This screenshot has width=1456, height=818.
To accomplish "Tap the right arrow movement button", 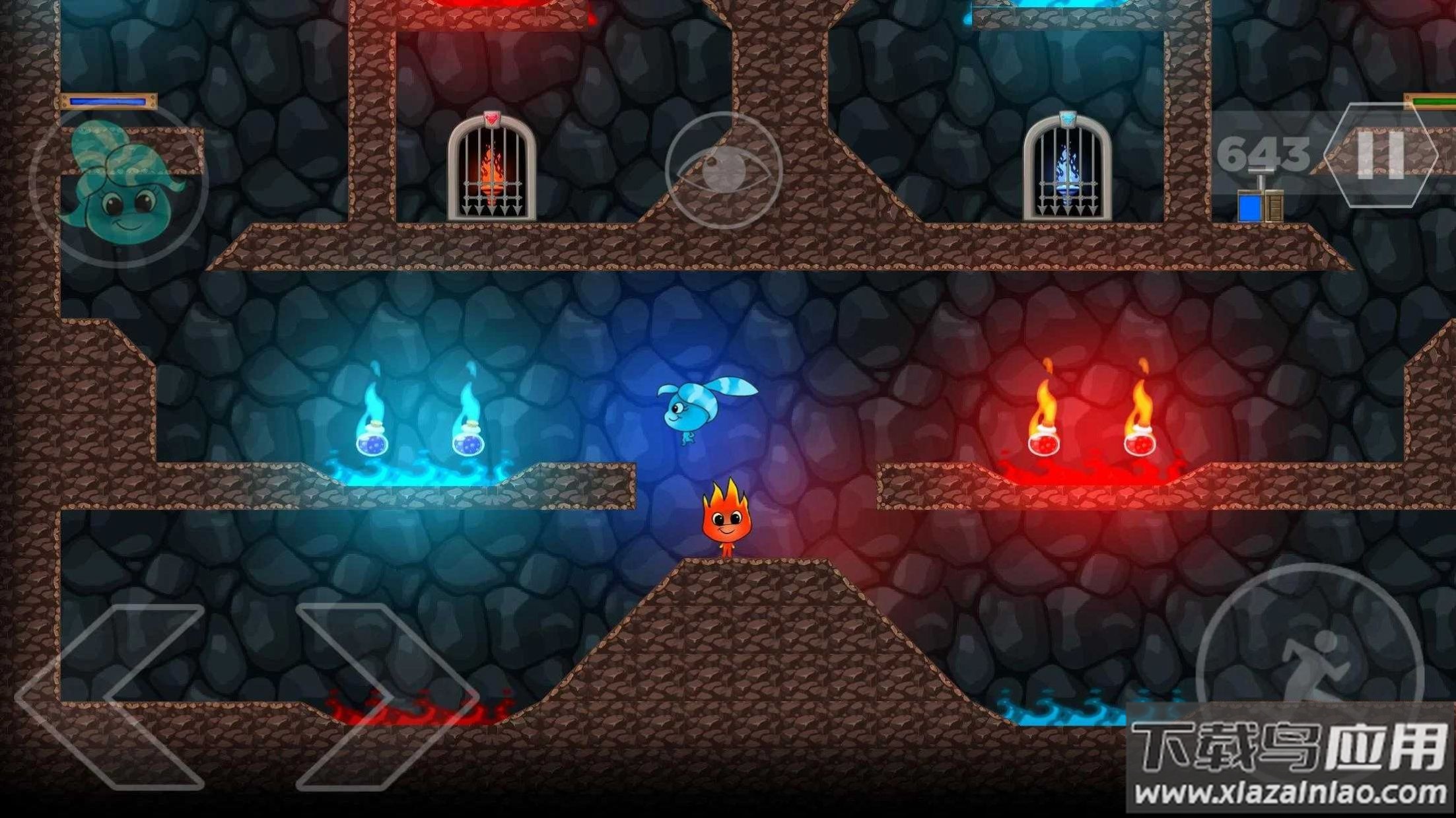I will (386, 697).
